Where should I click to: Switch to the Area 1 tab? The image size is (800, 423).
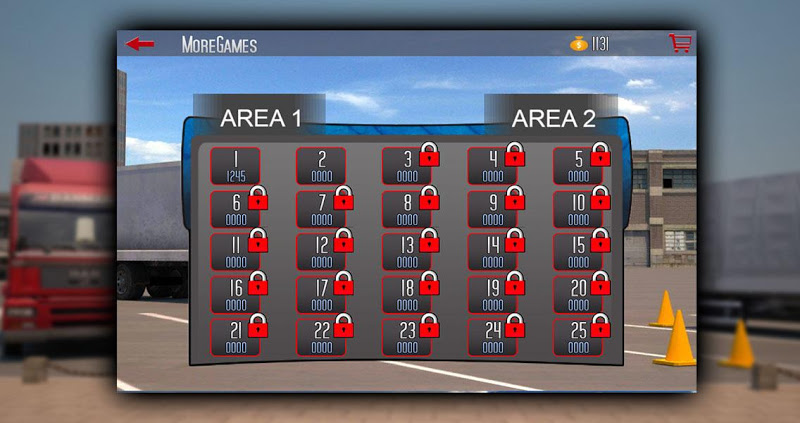tap(260, 118)
